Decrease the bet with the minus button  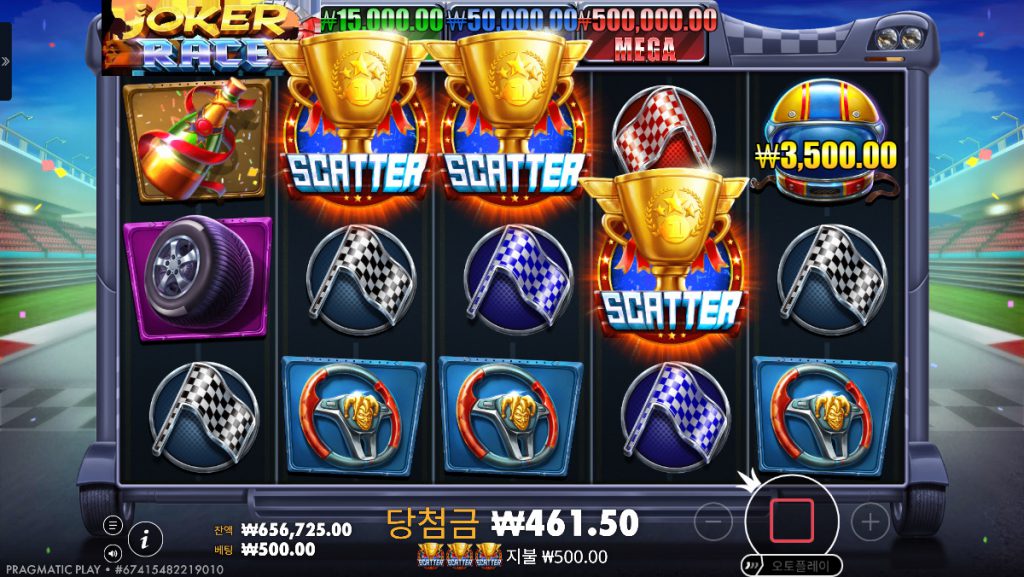(x=713, y=521)
